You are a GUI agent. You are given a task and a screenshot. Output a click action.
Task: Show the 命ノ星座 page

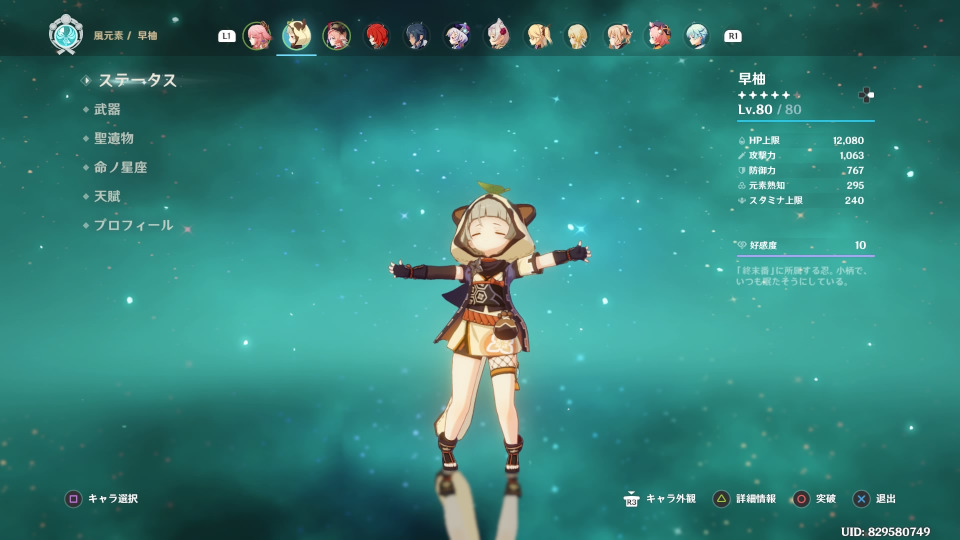[120, 168]
